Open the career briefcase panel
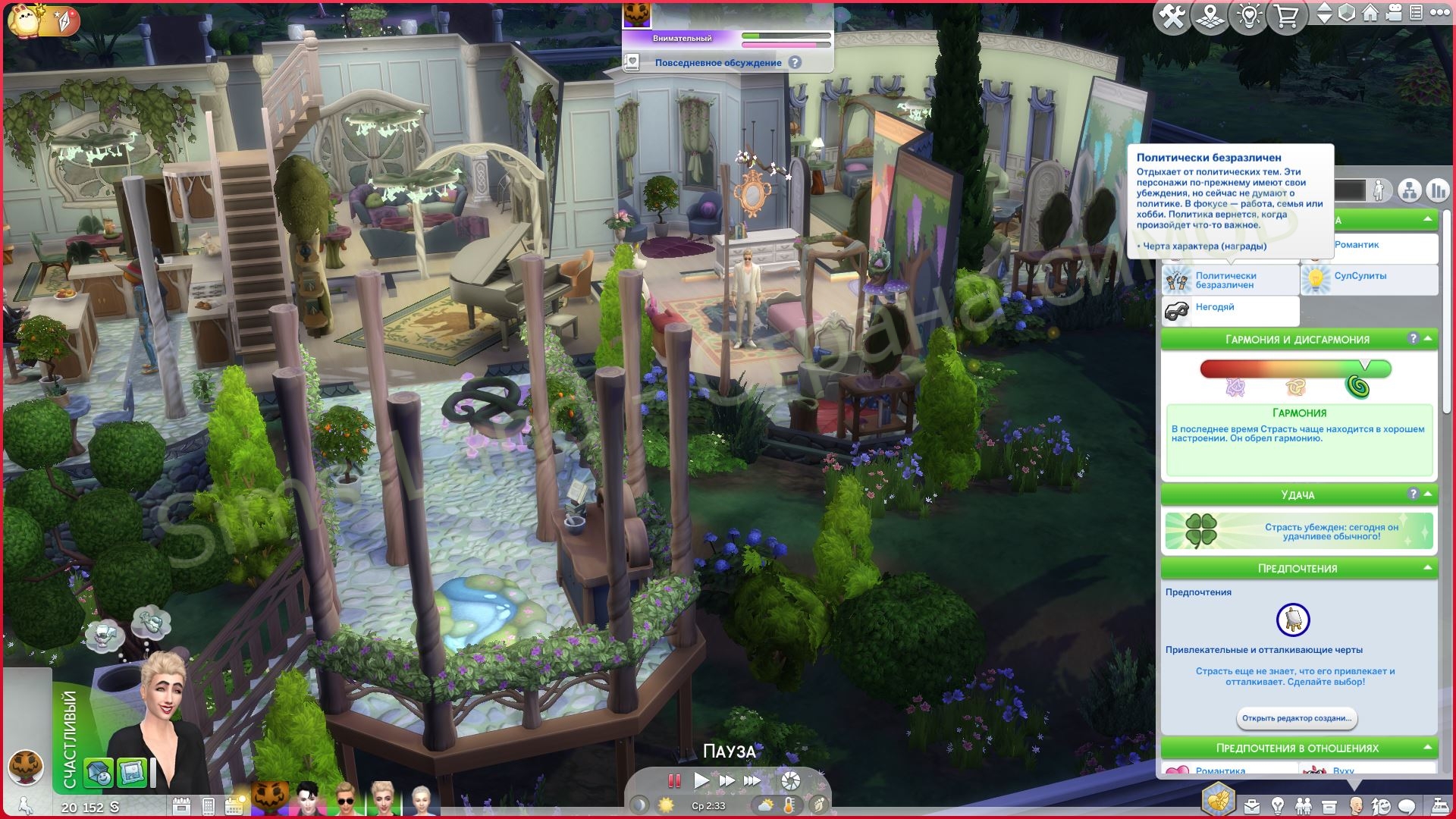The height and width of the screenshot is (819, 1456). pos(1251,805)
